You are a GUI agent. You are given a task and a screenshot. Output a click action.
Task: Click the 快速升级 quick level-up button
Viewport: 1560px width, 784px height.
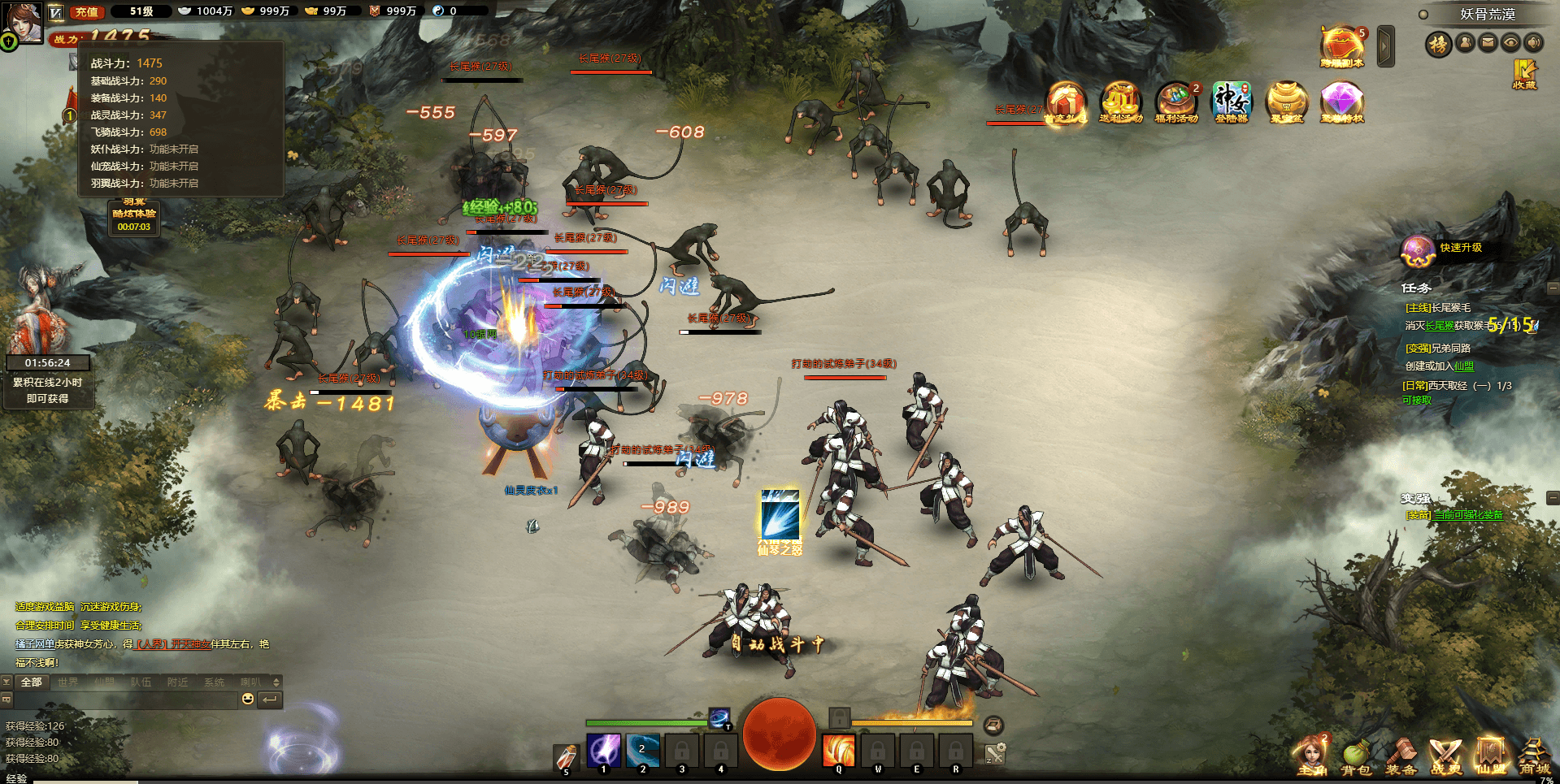(1460, 248)
